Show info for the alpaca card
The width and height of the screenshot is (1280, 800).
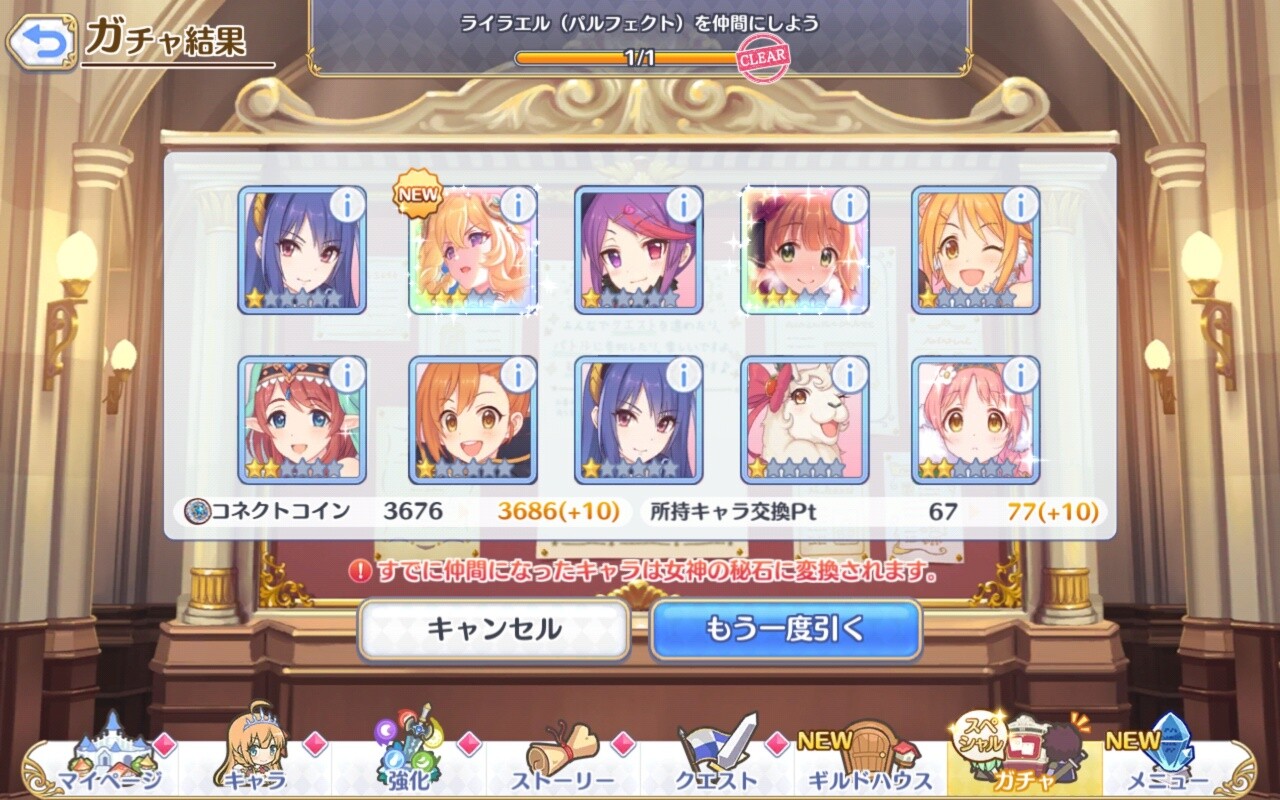(849, 375)
